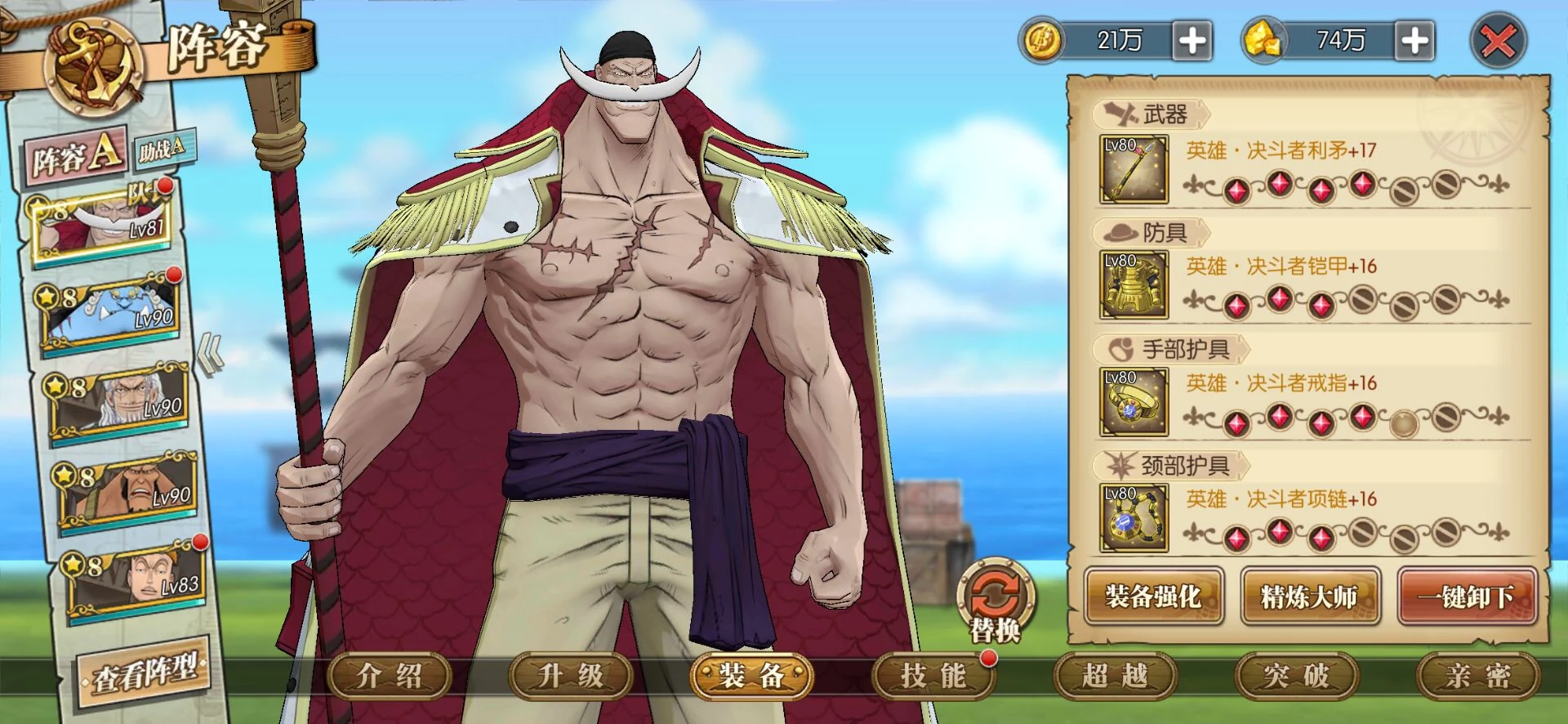
Task: Open the 亲密 intimacy tab
Action: [x=1477, y=677]
